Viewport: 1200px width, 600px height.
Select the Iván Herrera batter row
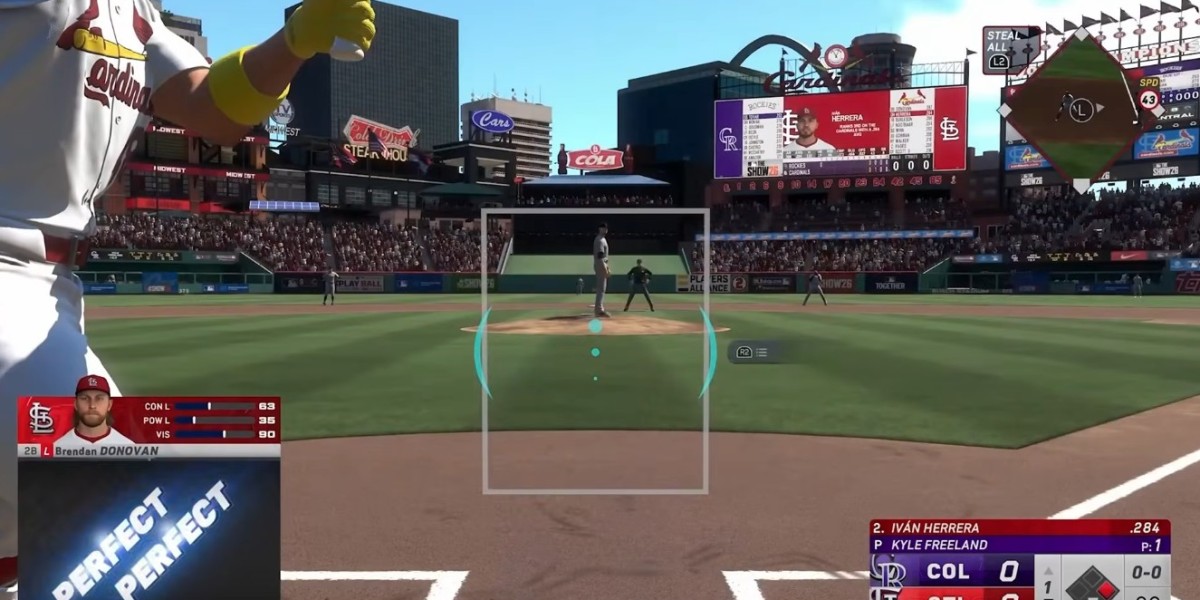pyautogui.click(x=1018, y=528)
